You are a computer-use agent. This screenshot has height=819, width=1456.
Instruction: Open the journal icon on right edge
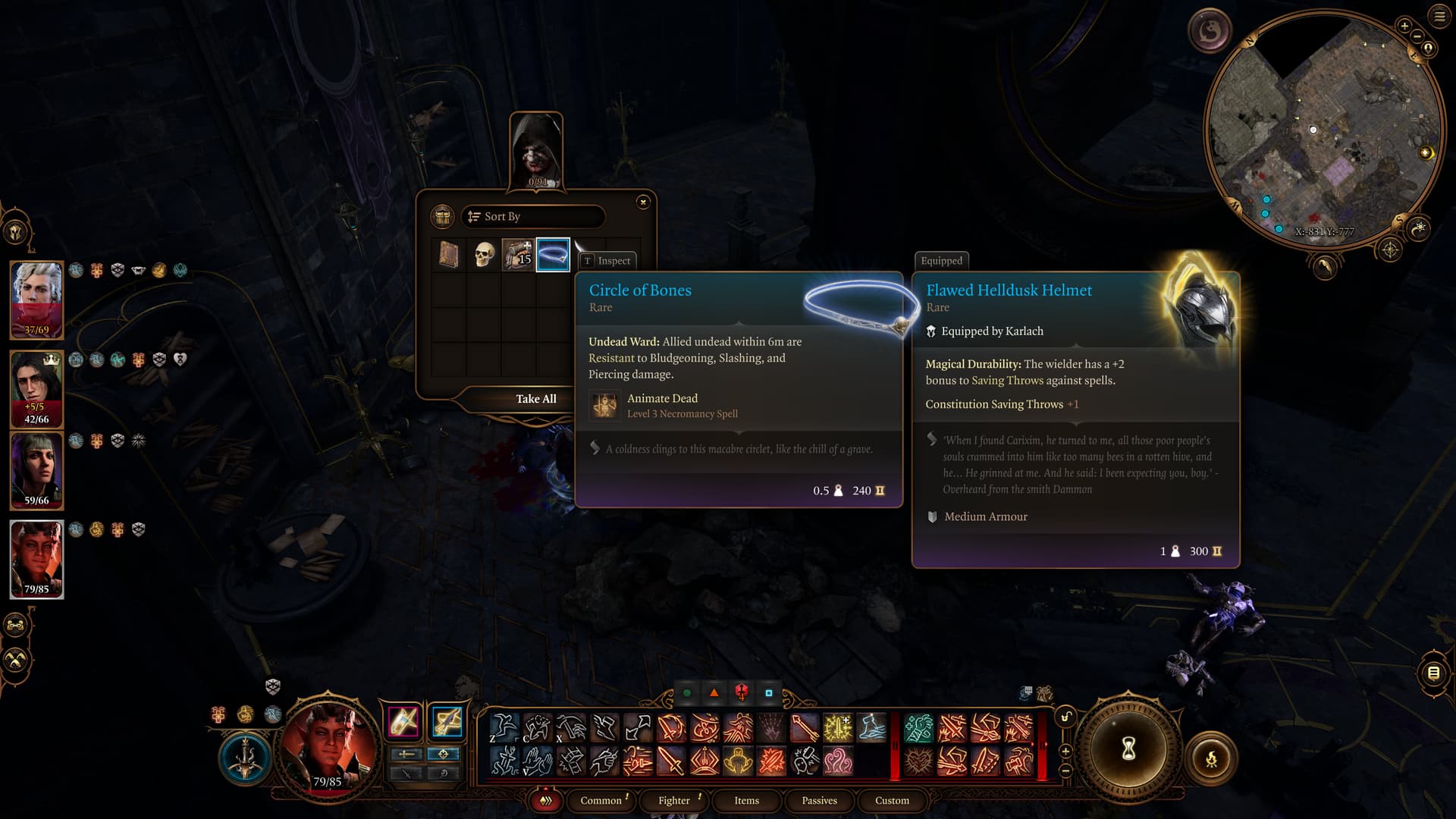pos(1433,673)
